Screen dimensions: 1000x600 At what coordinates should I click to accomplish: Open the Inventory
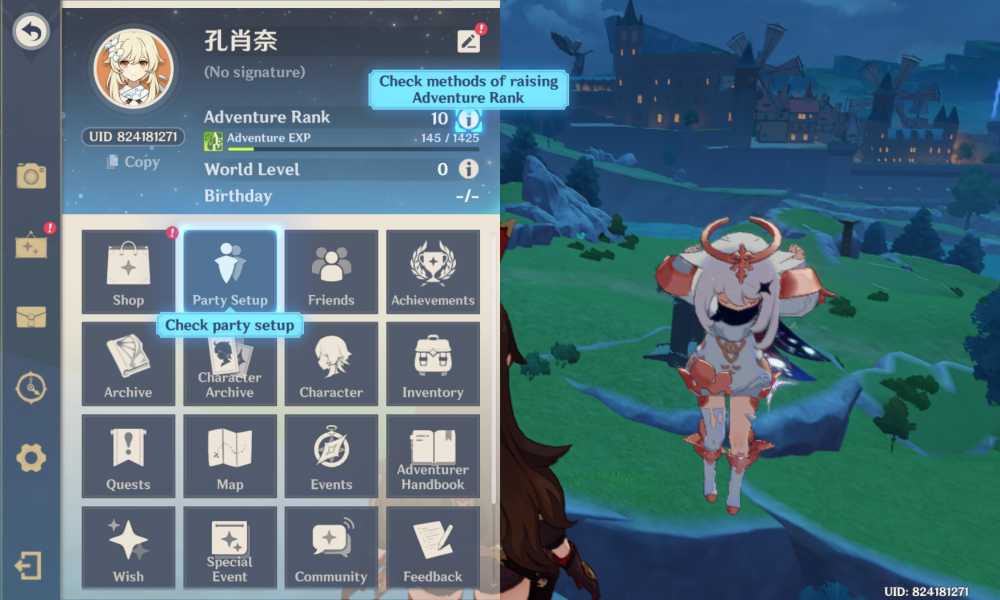click(433, 364)
